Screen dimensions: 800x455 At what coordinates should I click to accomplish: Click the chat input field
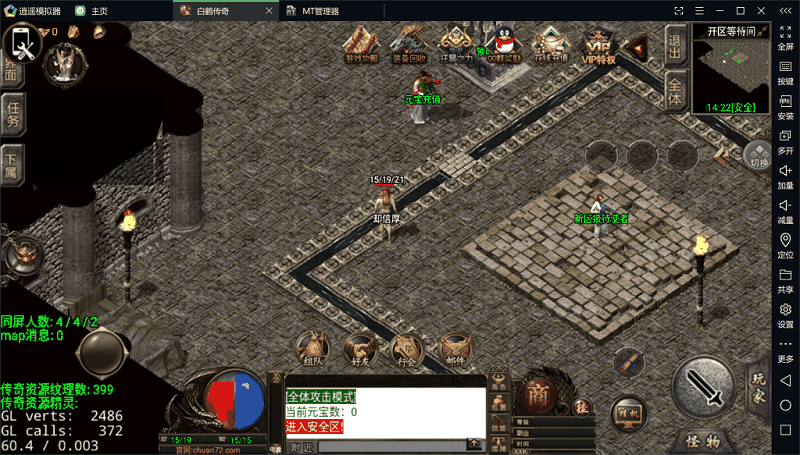pyautogui.click(x=400, y=447)
